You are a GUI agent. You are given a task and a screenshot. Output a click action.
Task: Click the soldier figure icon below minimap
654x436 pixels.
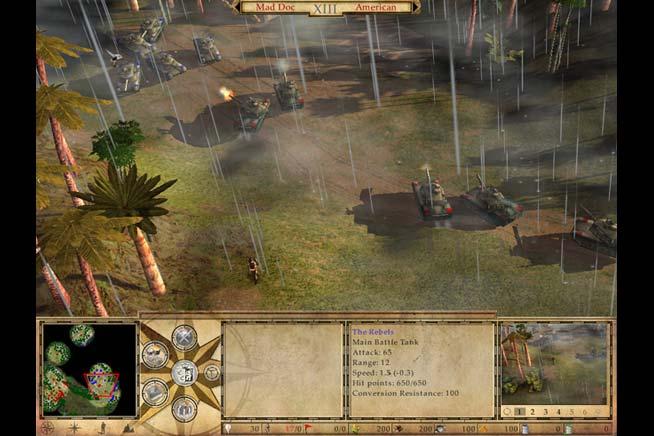coord(101,427)
